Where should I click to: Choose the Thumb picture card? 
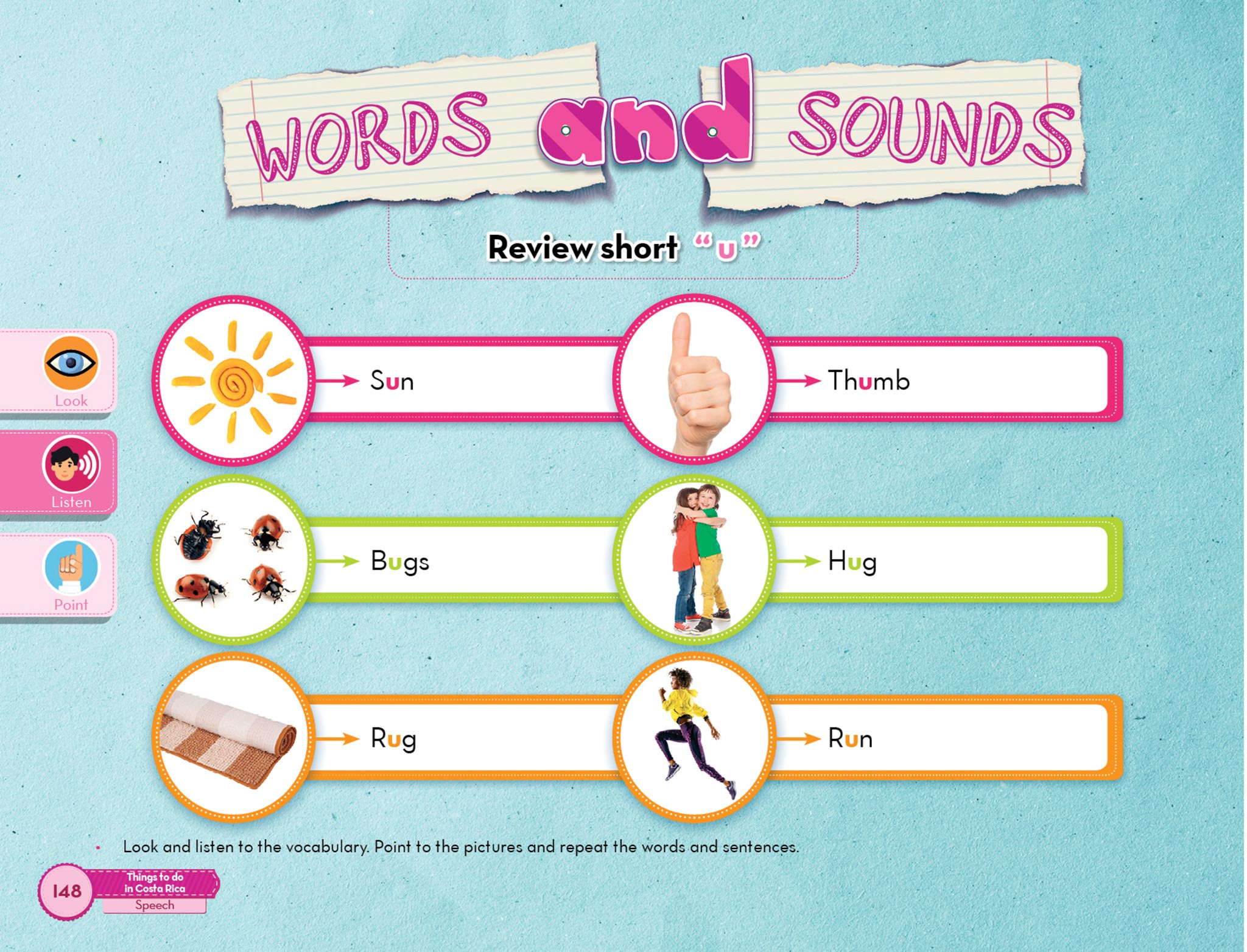(694, 380)
